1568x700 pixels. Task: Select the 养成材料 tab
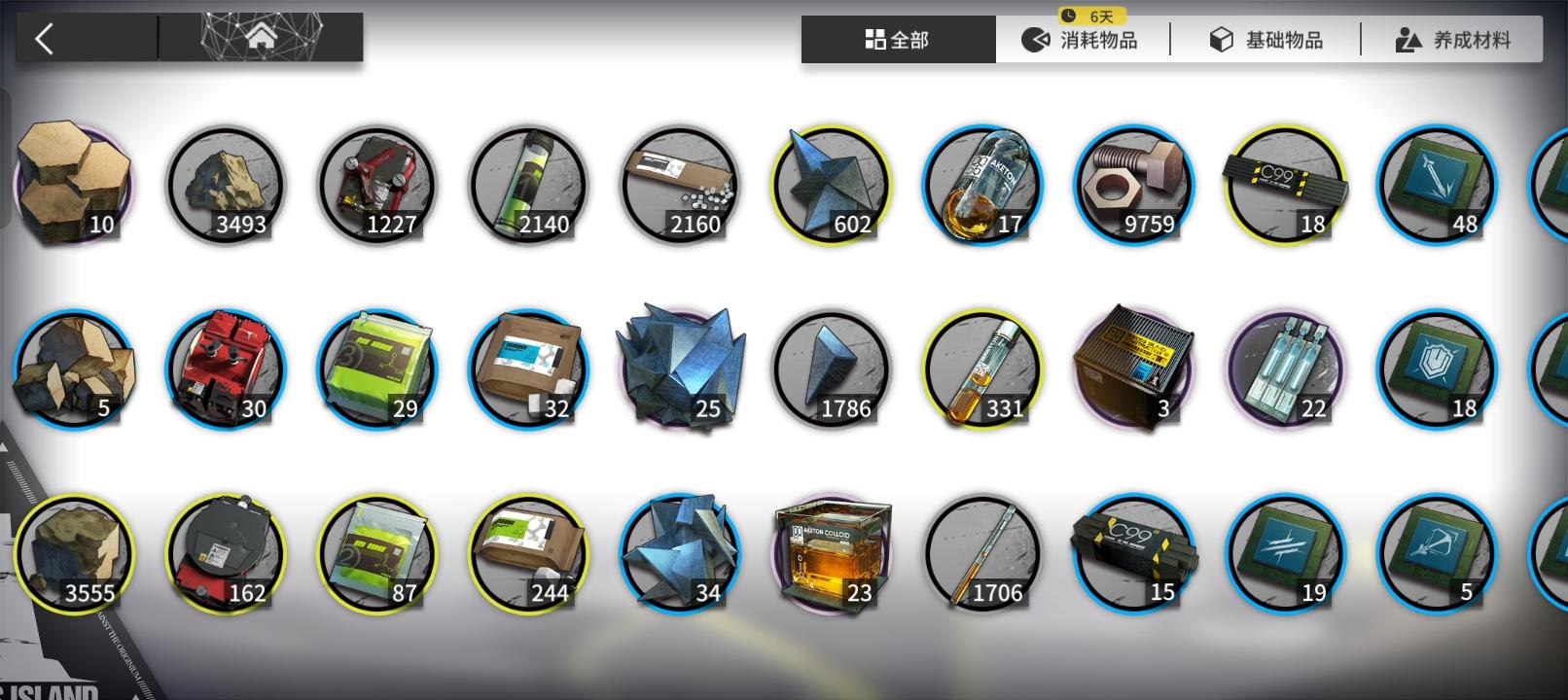(x=1452, y=40)
